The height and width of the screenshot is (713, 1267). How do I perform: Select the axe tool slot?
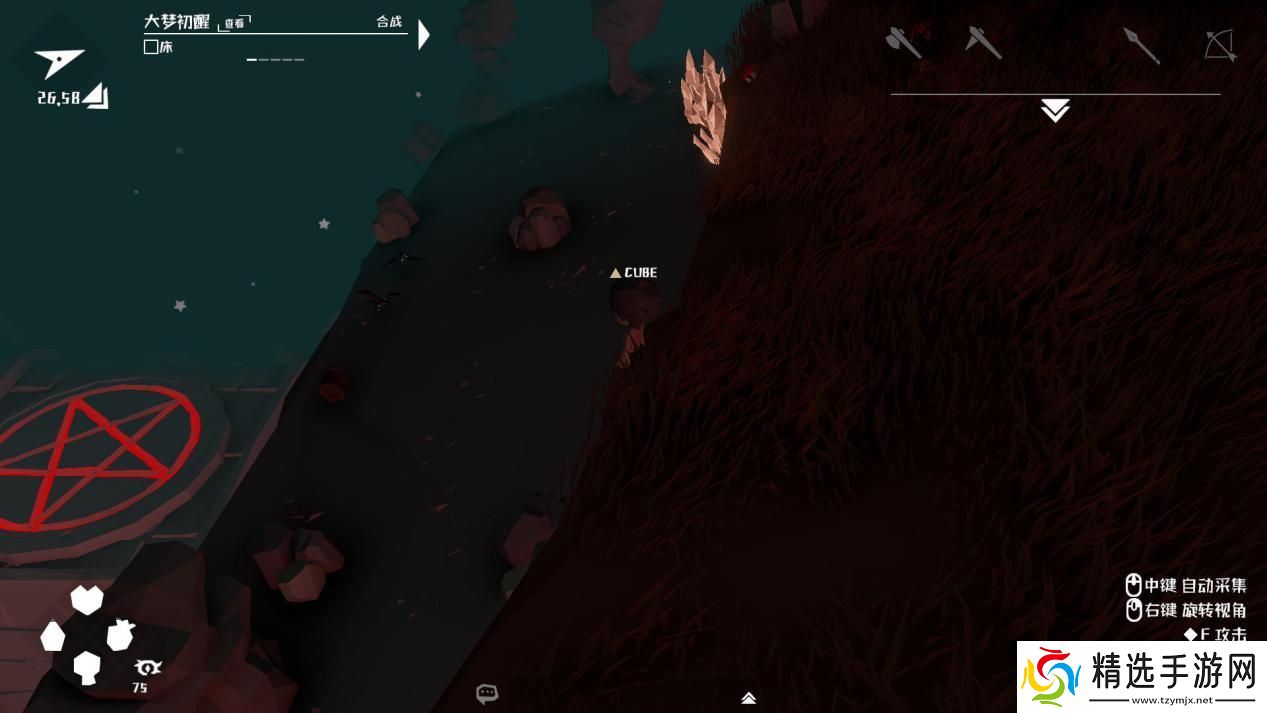coord(904,42)
